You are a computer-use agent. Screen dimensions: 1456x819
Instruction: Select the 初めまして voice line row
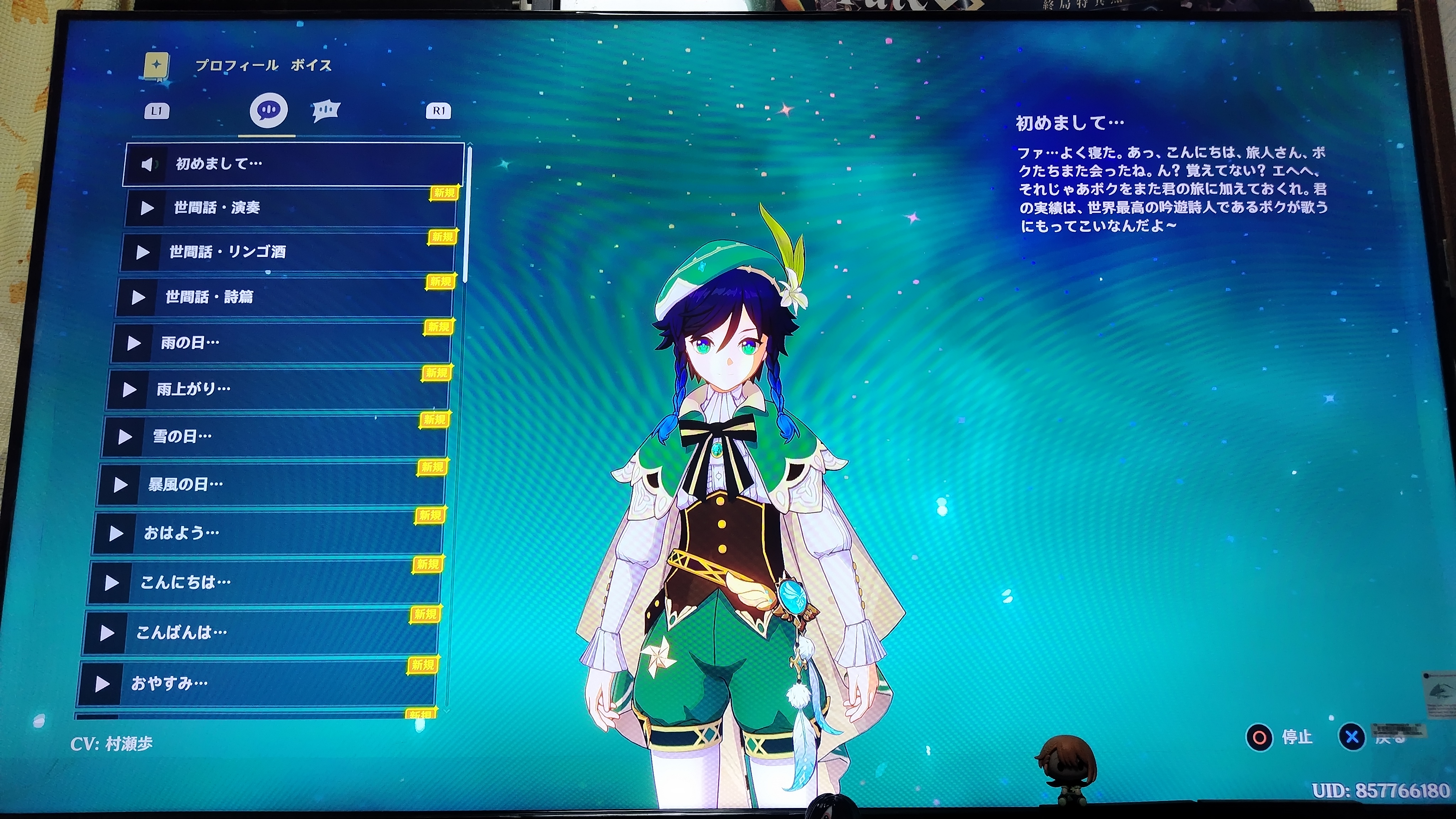(x=294, y=164)
